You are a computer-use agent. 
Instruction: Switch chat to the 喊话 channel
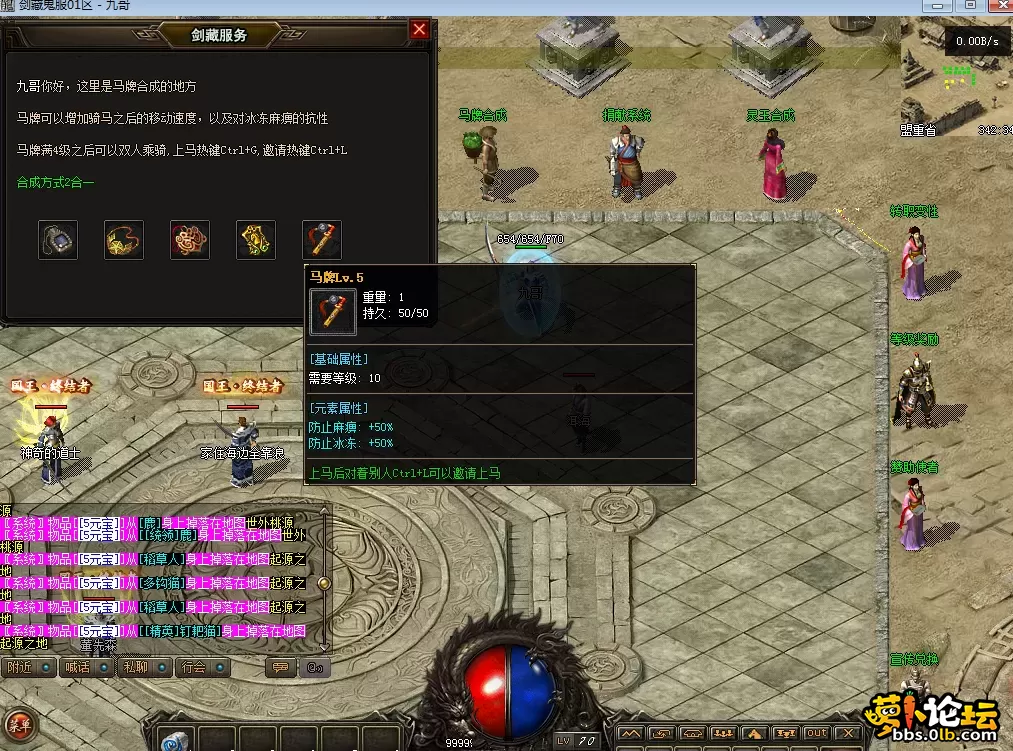point(86,667)
